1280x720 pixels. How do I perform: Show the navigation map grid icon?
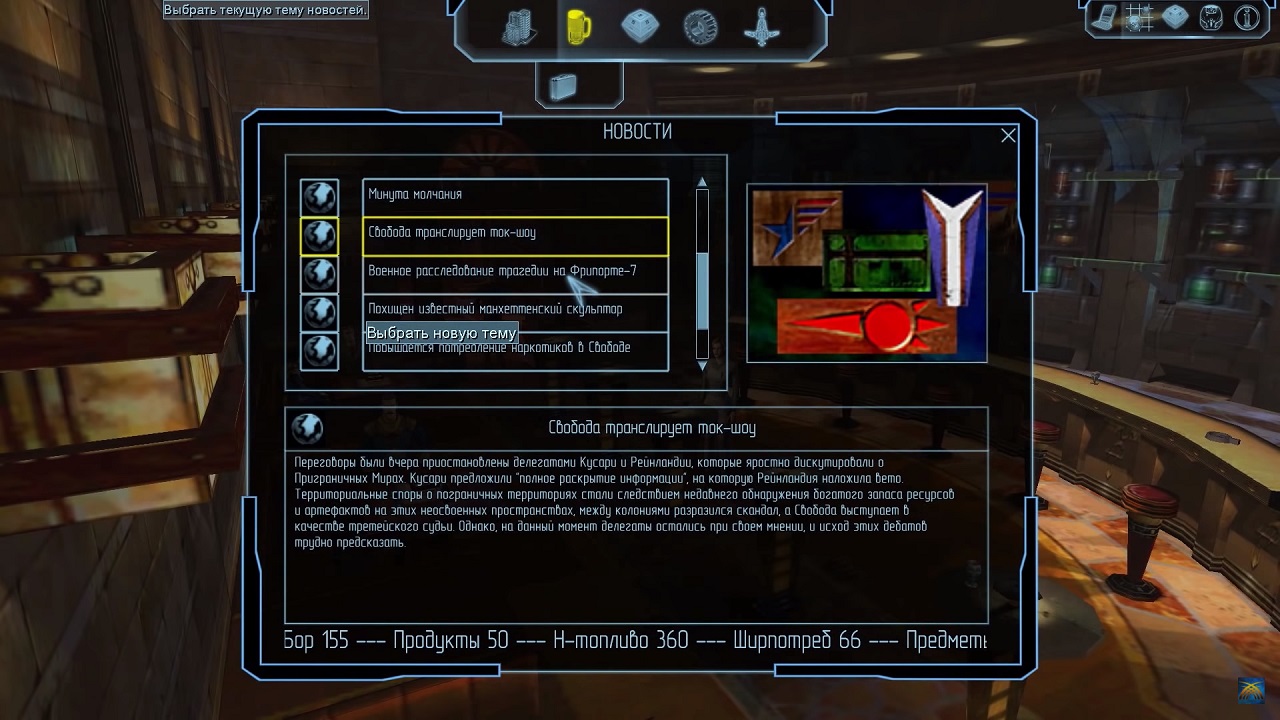pyautogui.click(x=1138, y=18)
